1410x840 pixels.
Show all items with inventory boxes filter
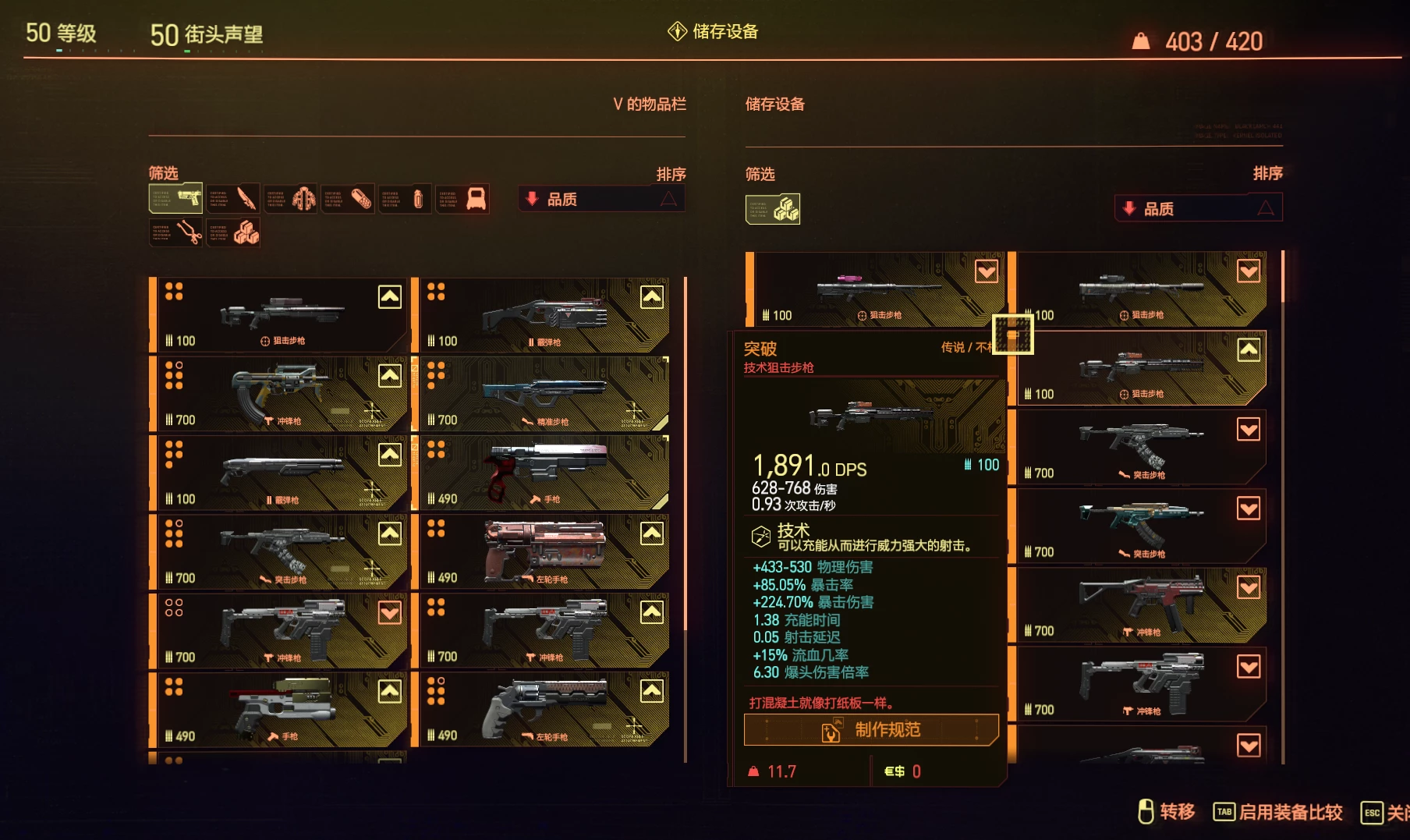[233, 232]
